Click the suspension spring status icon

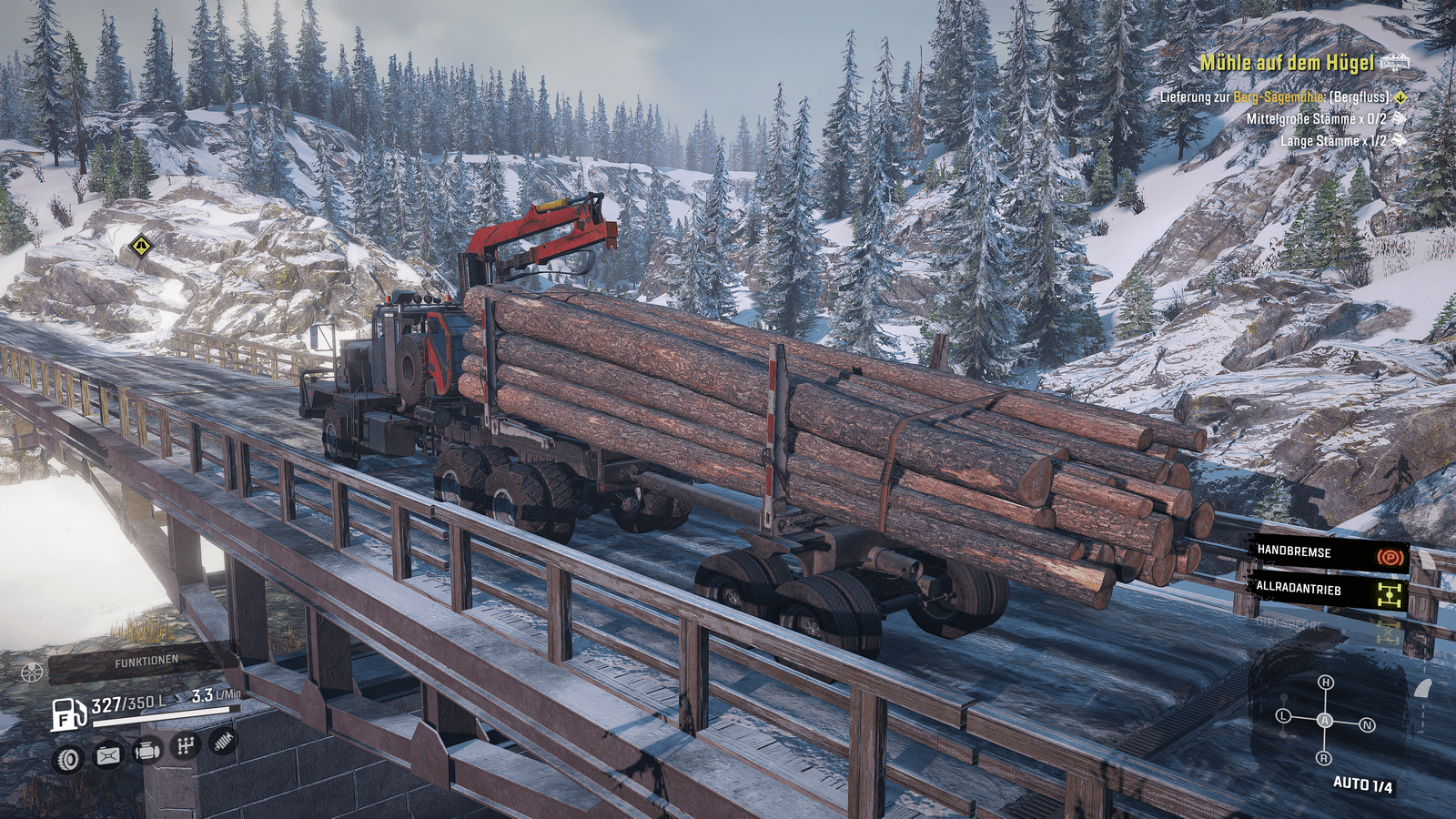223,742
